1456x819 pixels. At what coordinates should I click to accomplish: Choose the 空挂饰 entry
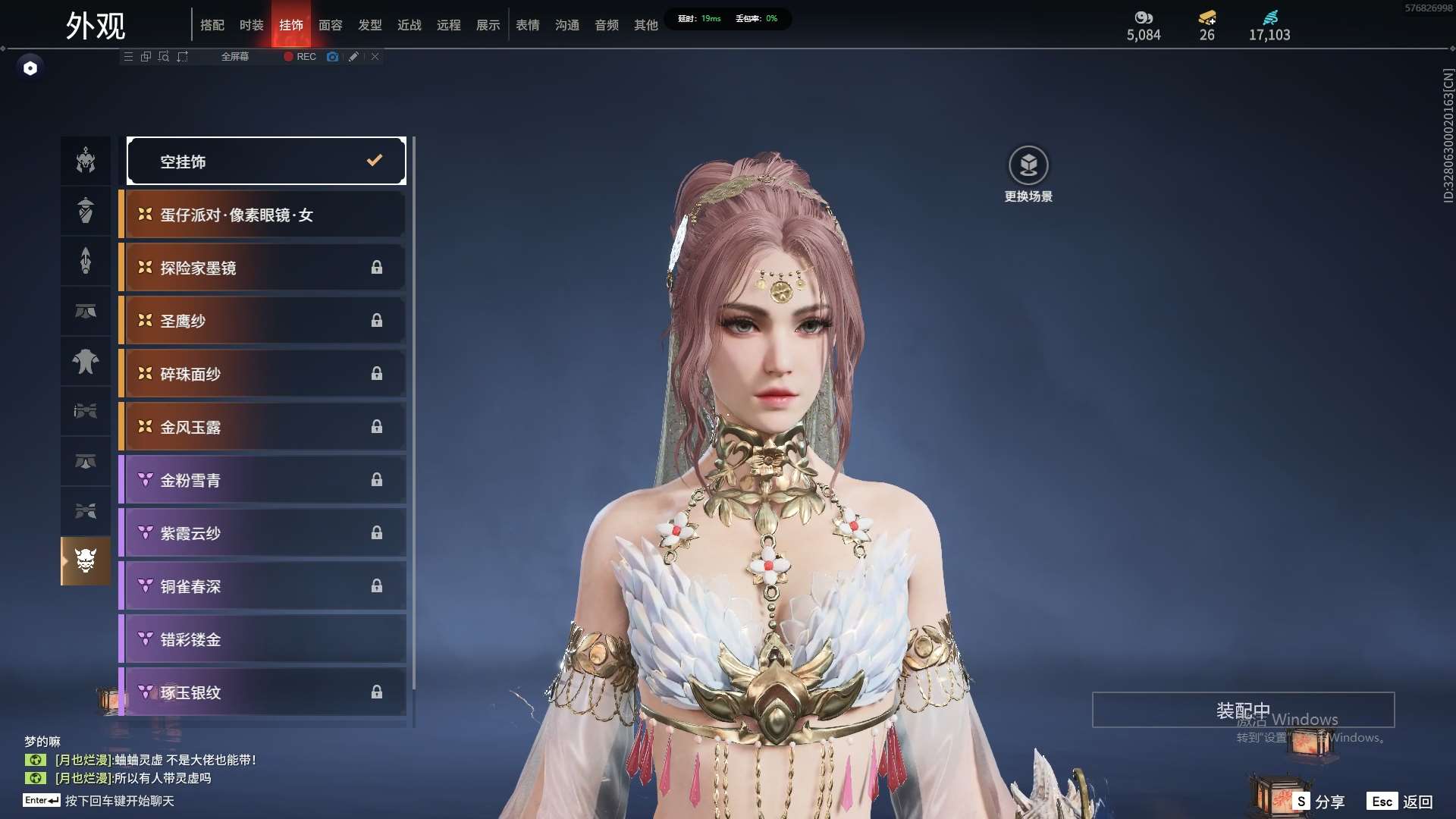[266, 161]
